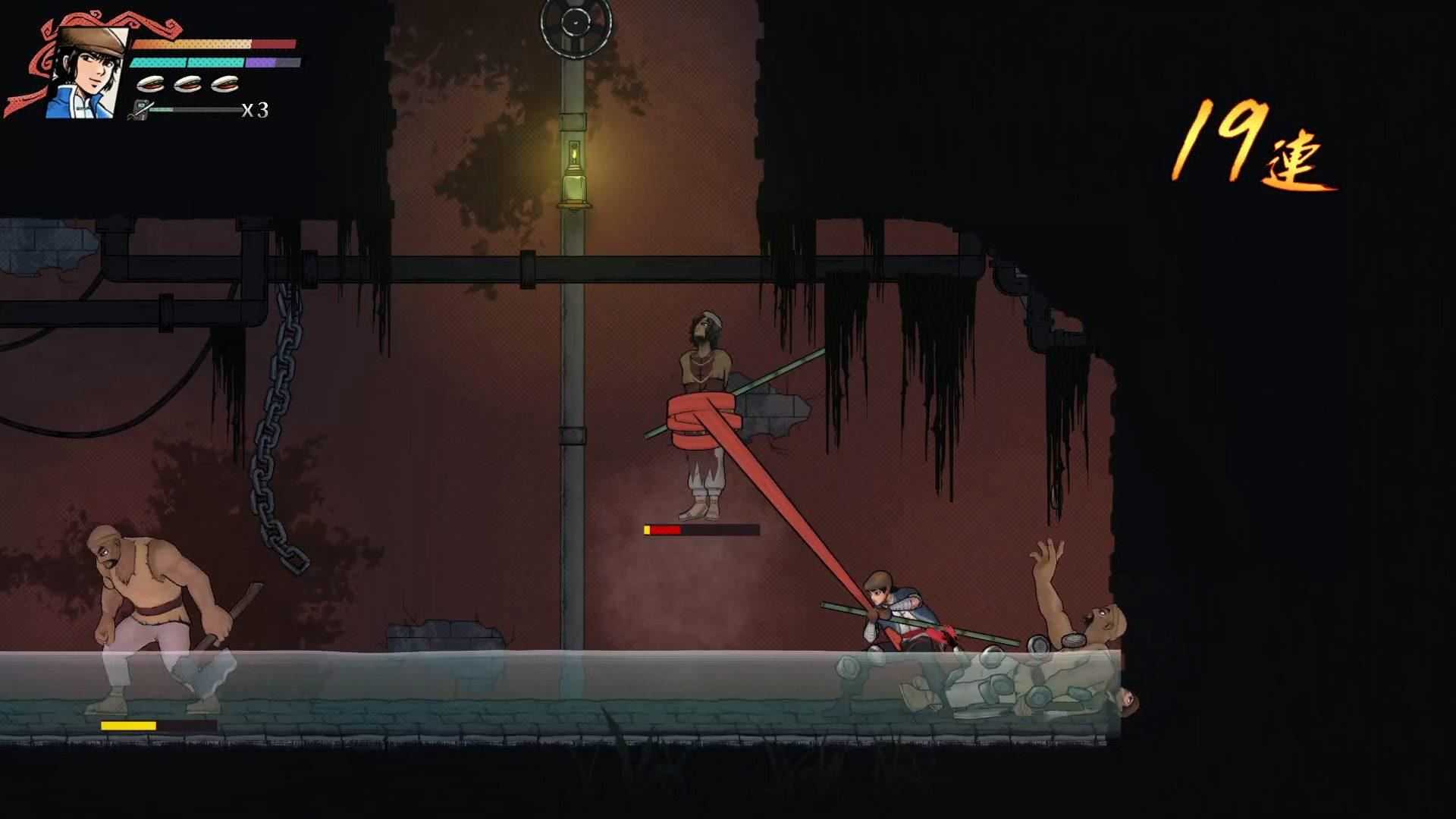The image size is (1456, 819).
Task: Click the hero portrait in the HUD
Action: pyautogui.click(x=85, y=72)
